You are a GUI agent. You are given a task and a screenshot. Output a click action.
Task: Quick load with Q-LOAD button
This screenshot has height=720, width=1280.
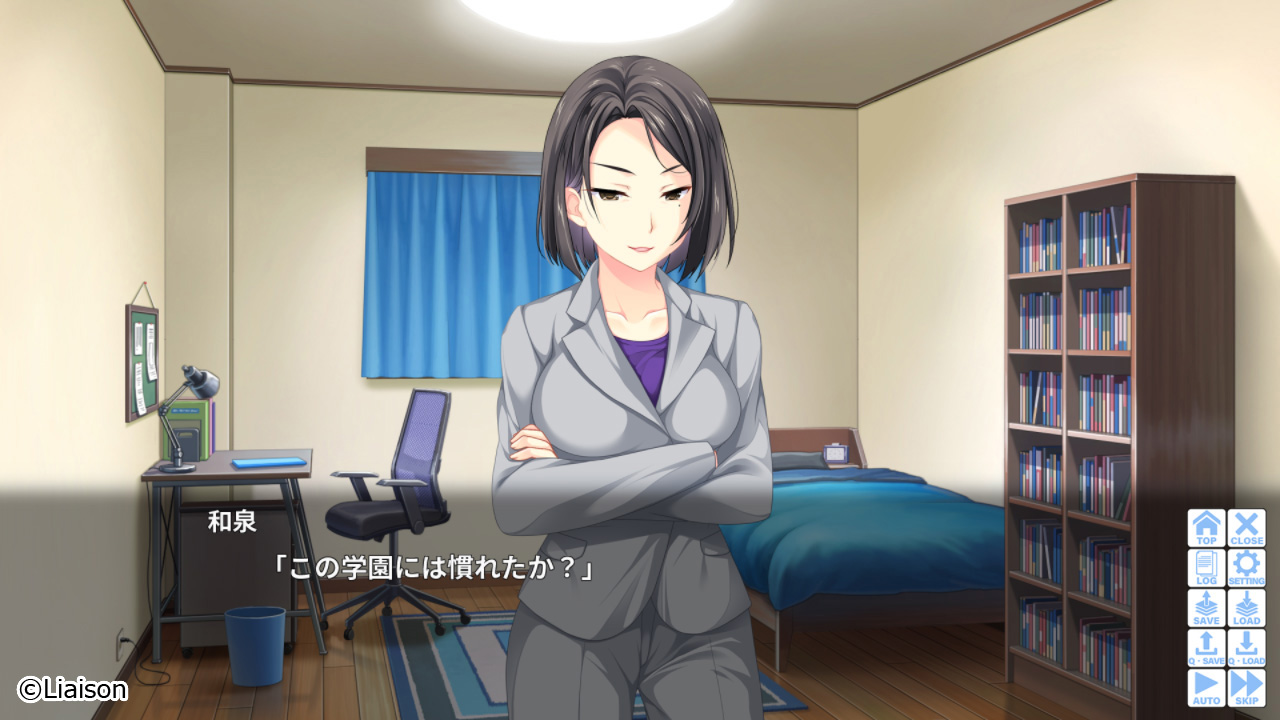point(1246,648)
